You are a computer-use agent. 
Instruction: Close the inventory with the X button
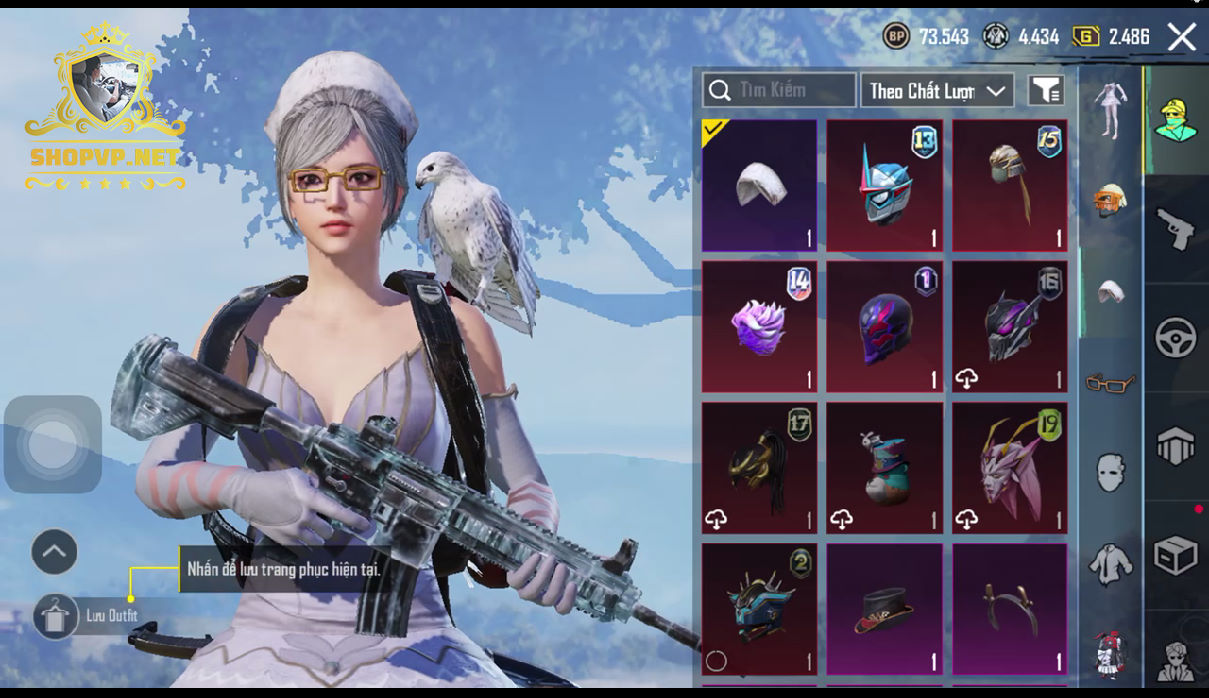(x=1182, y=38)
